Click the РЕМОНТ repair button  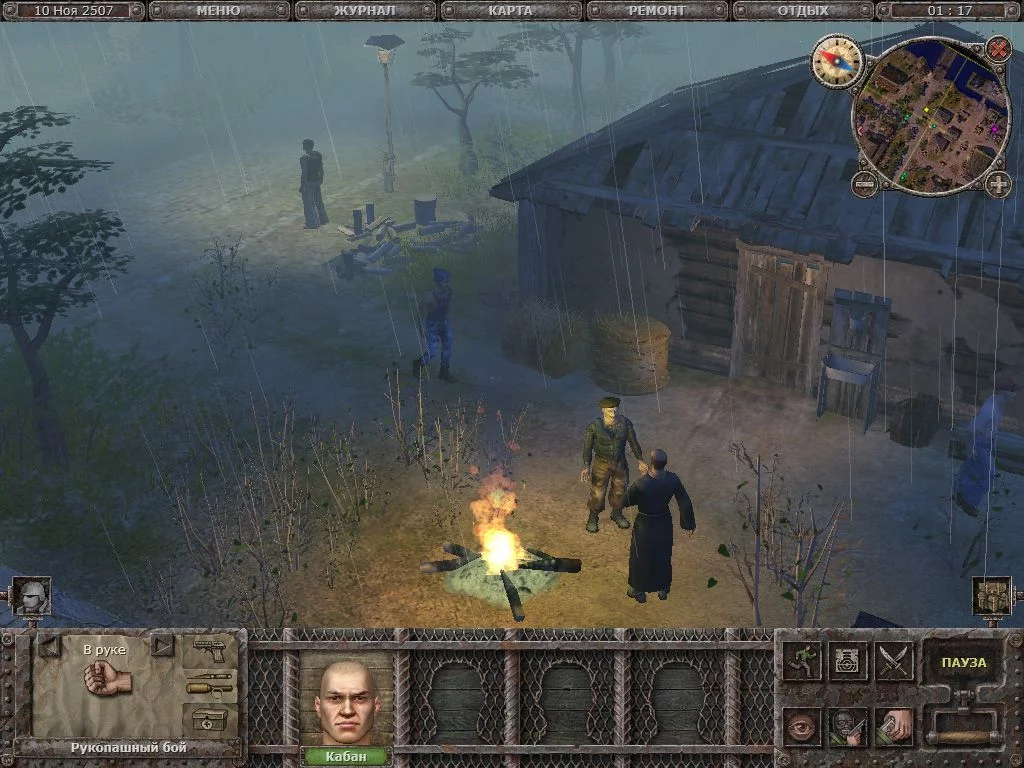tap(657, 11)
